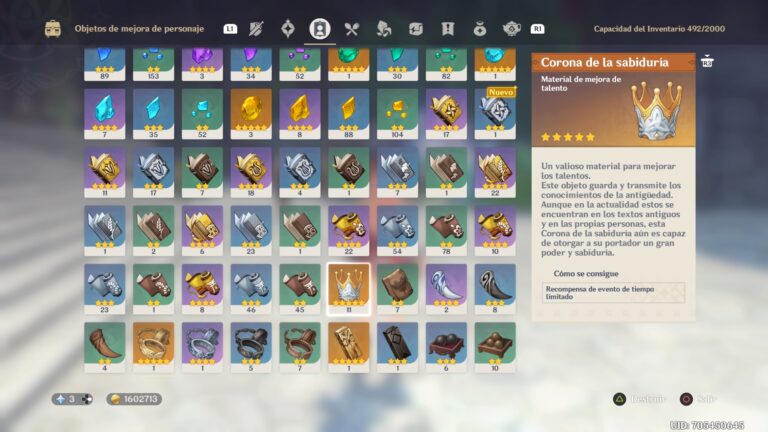
Task: Open the weapons inventory tab
Action: click(255, 28)
